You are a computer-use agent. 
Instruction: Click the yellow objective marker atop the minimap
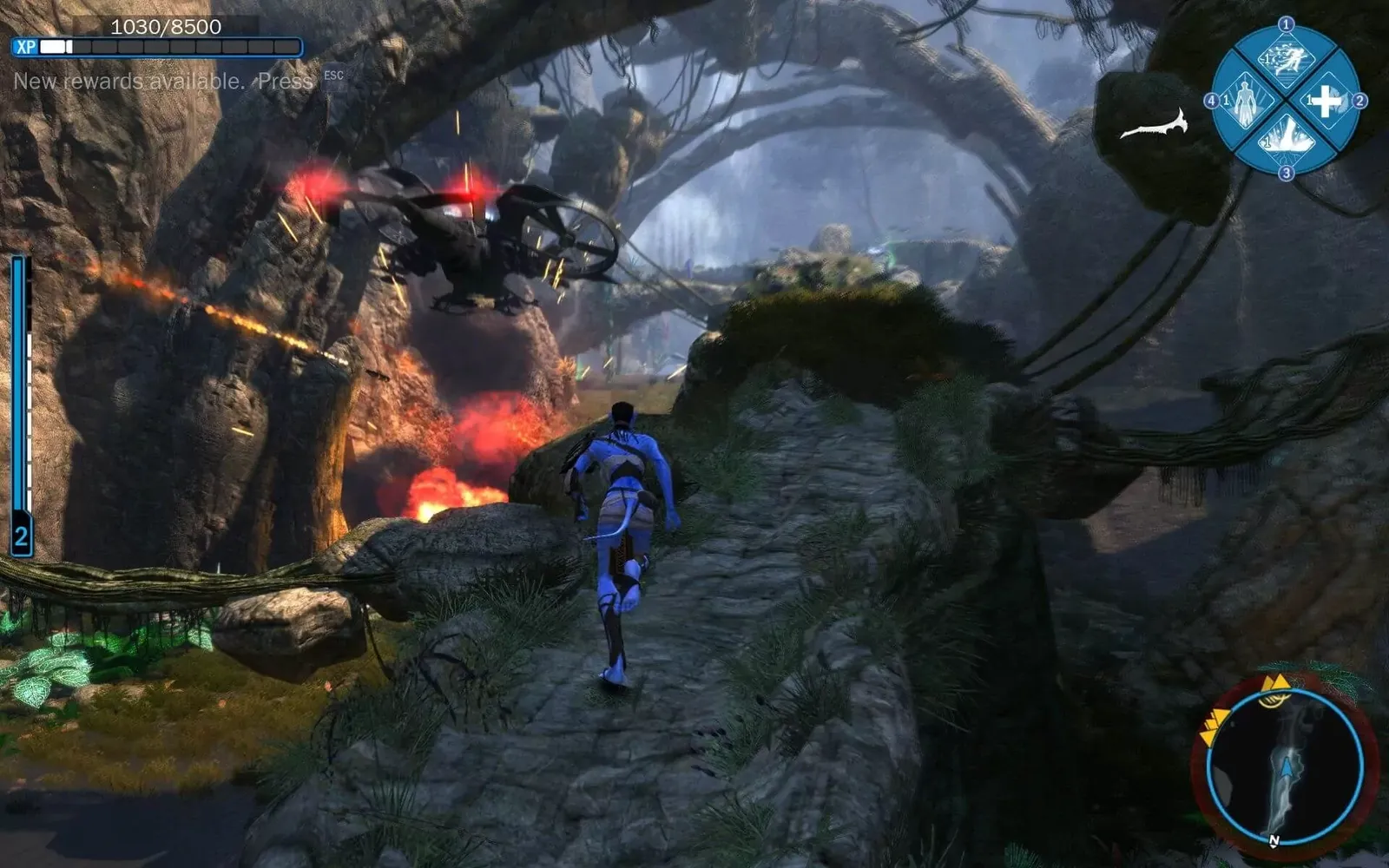click(x=1274, y=684)
